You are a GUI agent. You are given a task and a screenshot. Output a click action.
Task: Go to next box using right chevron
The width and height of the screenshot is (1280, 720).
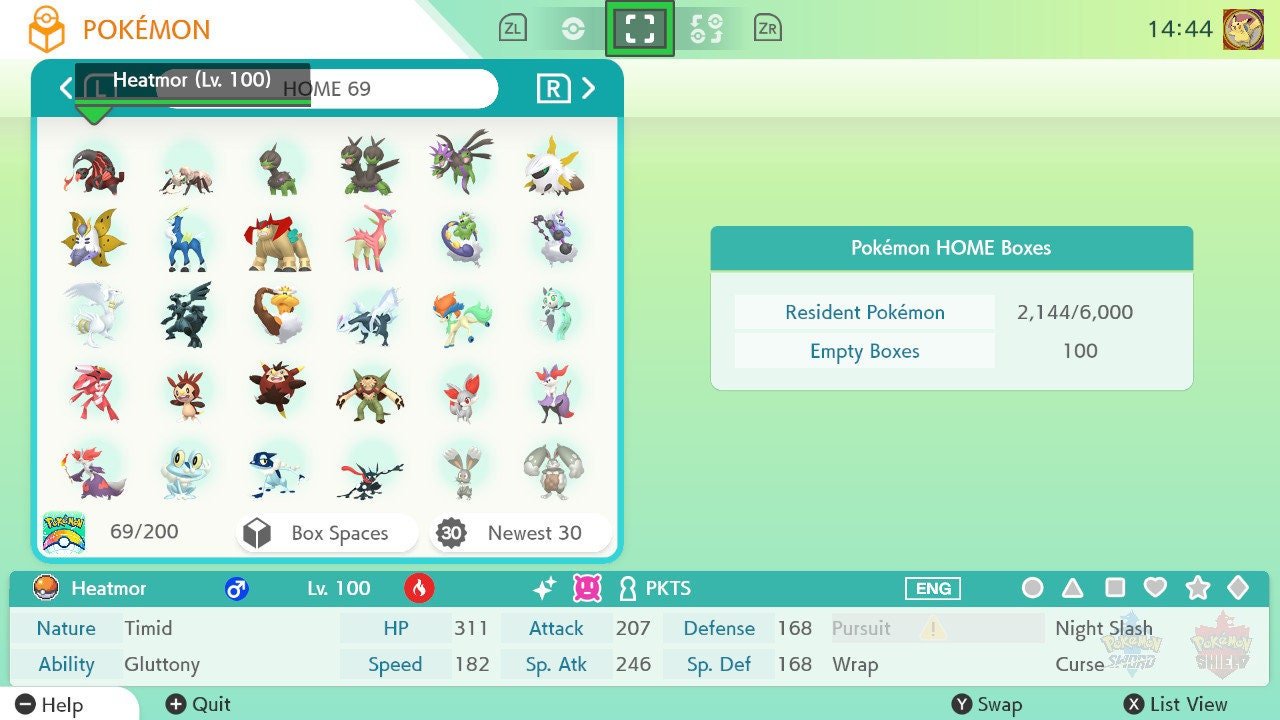coord(589,88)
